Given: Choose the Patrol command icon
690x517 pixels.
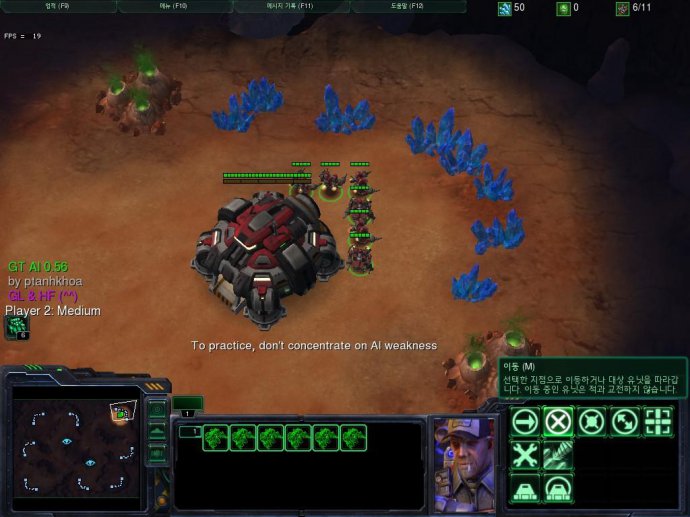Looking at the screenshot, I should click(x=625, y=421).
